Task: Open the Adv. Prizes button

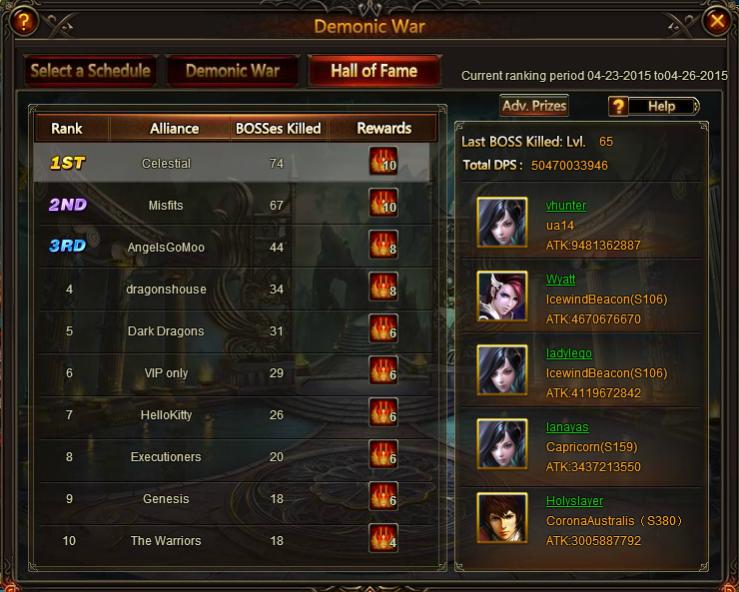Action: tap(534, 105)
